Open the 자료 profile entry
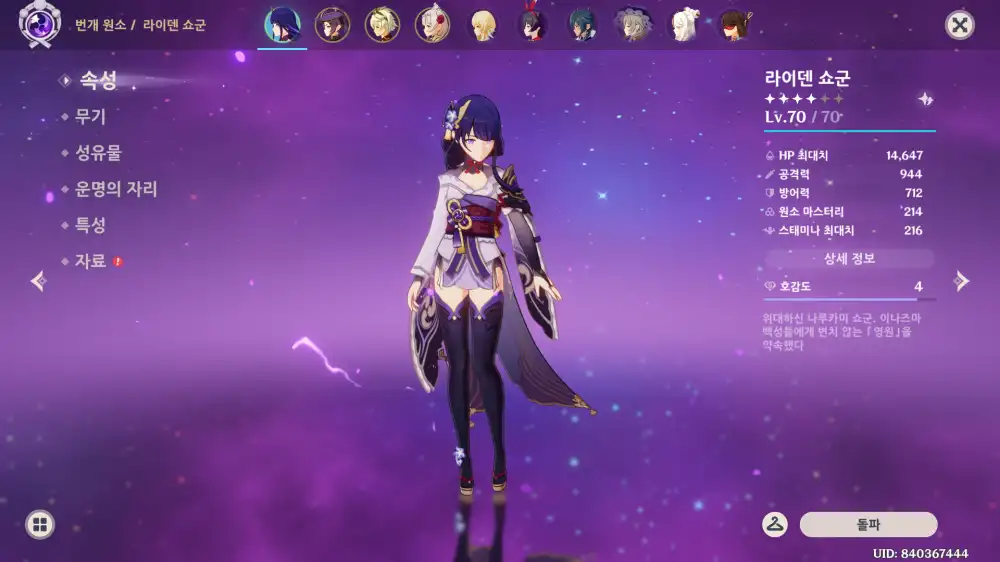This screenshot has width=1000, height=562. pos(90,261)
